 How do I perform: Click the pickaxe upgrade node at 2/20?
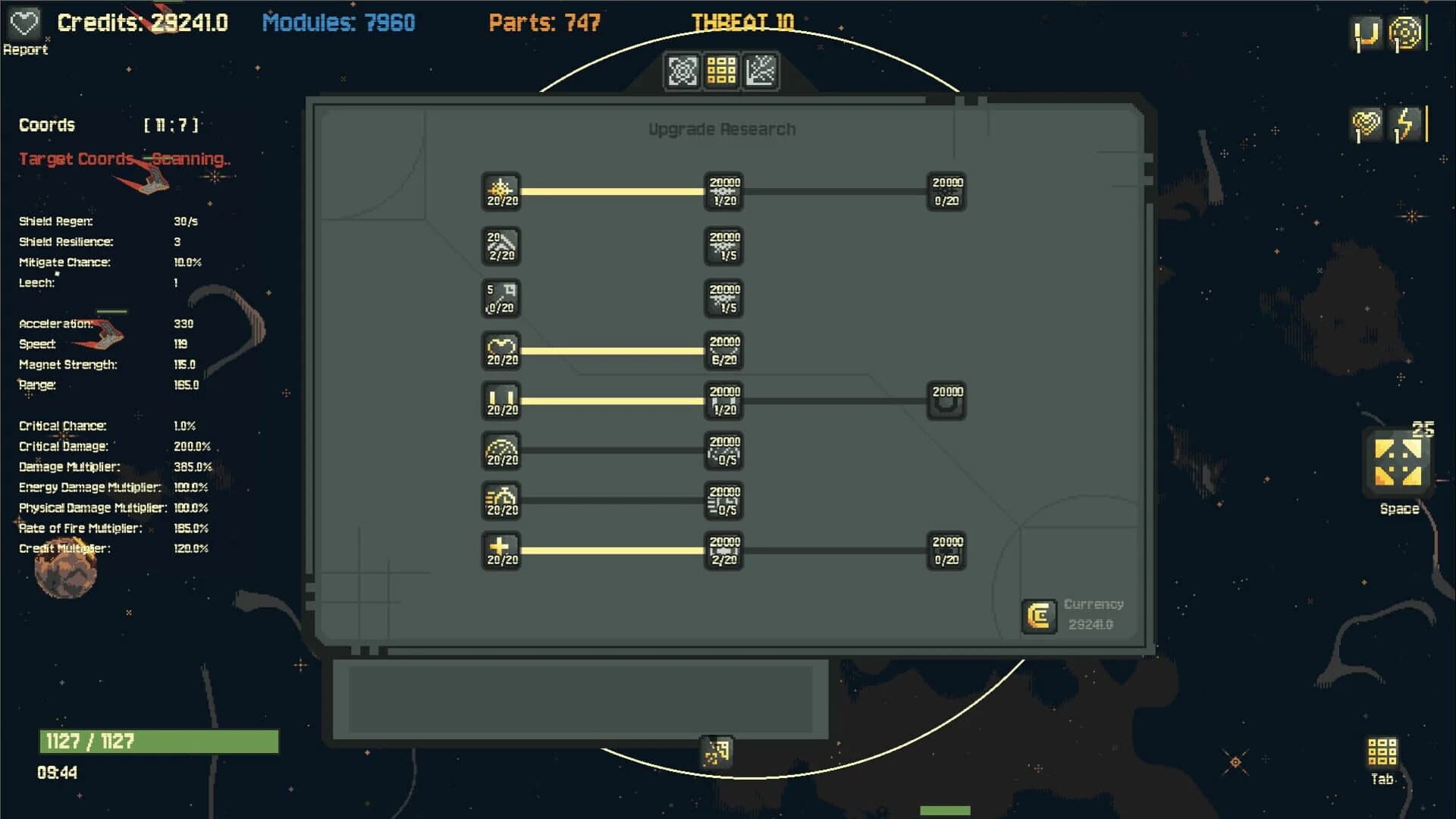pos(501,246)
